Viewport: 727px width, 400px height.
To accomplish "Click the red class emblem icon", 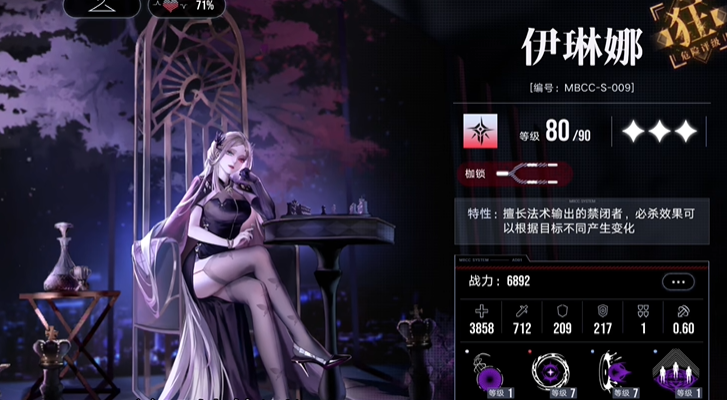I will click(481, 131).
